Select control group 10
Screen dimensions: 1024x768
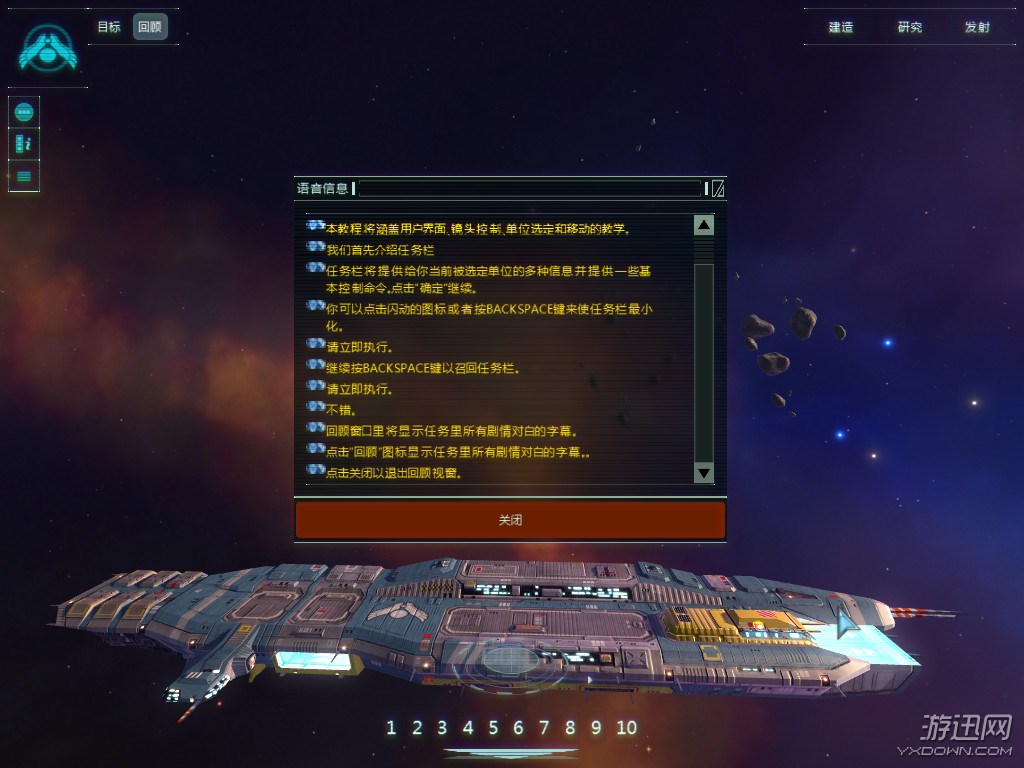point(626,728)
